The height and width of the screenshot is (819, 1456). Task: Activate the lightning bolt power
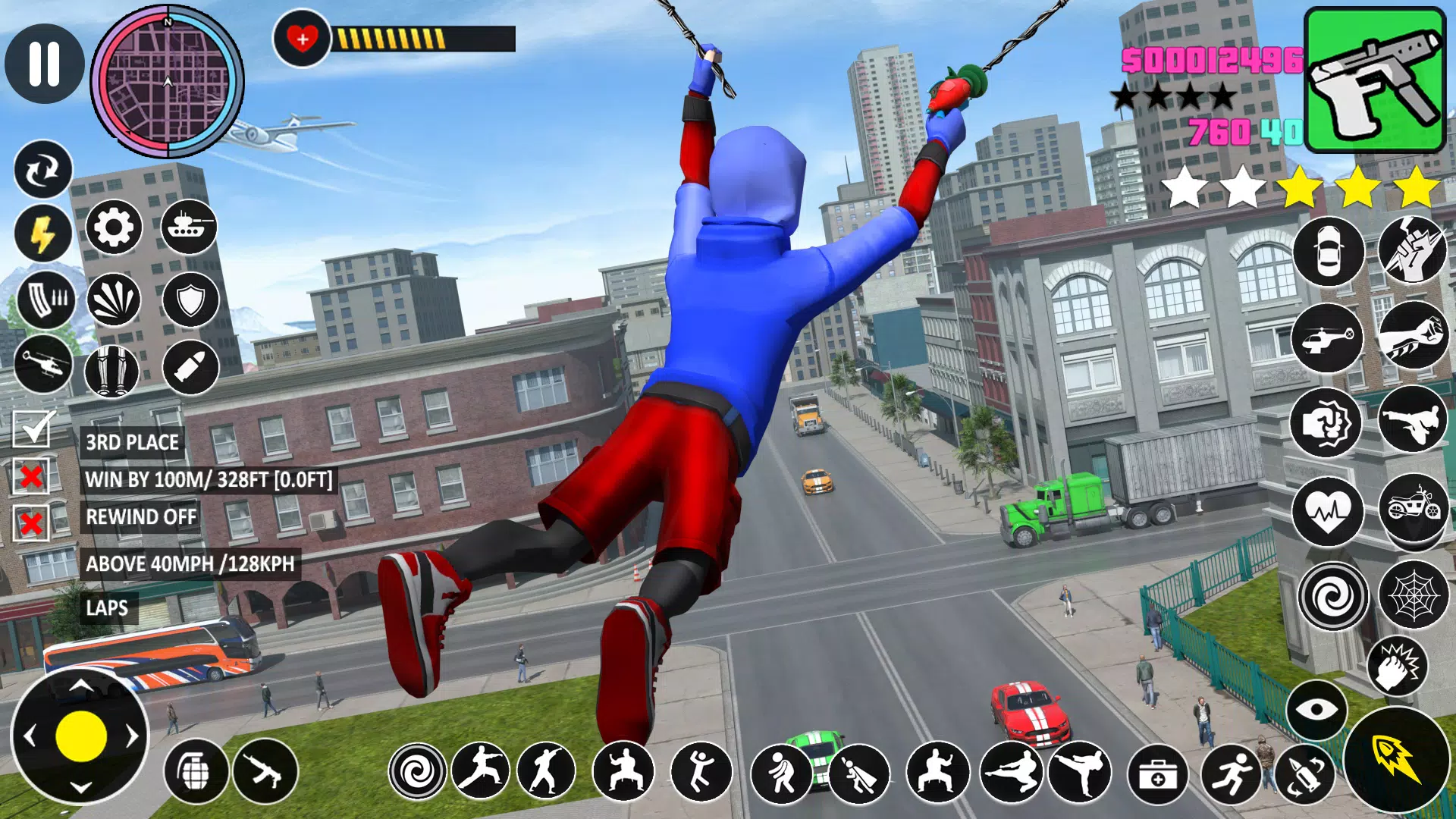pos(43,234)
